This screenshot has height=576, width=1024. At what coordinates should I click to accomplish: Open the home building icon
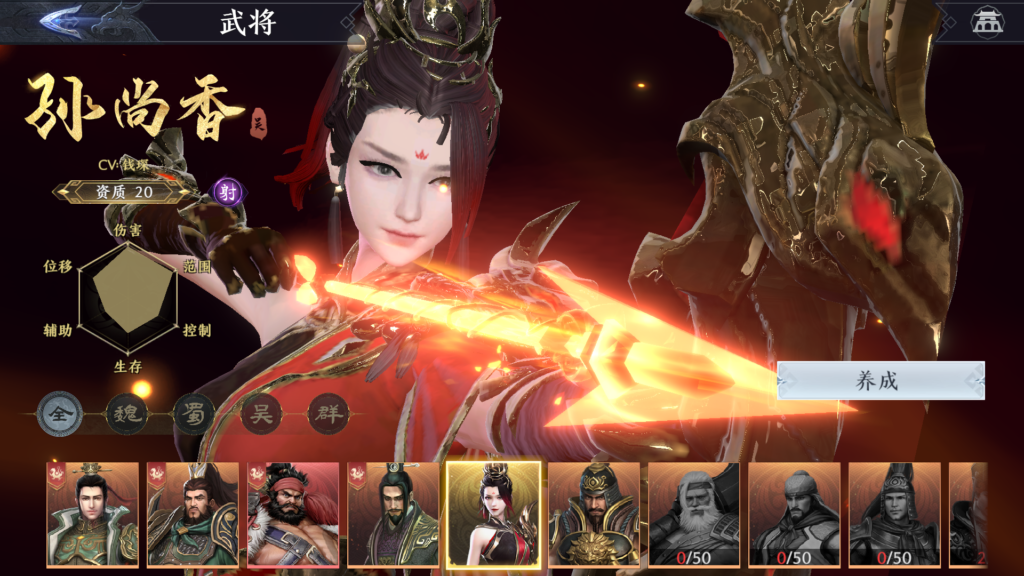click(x=986, y=22)
